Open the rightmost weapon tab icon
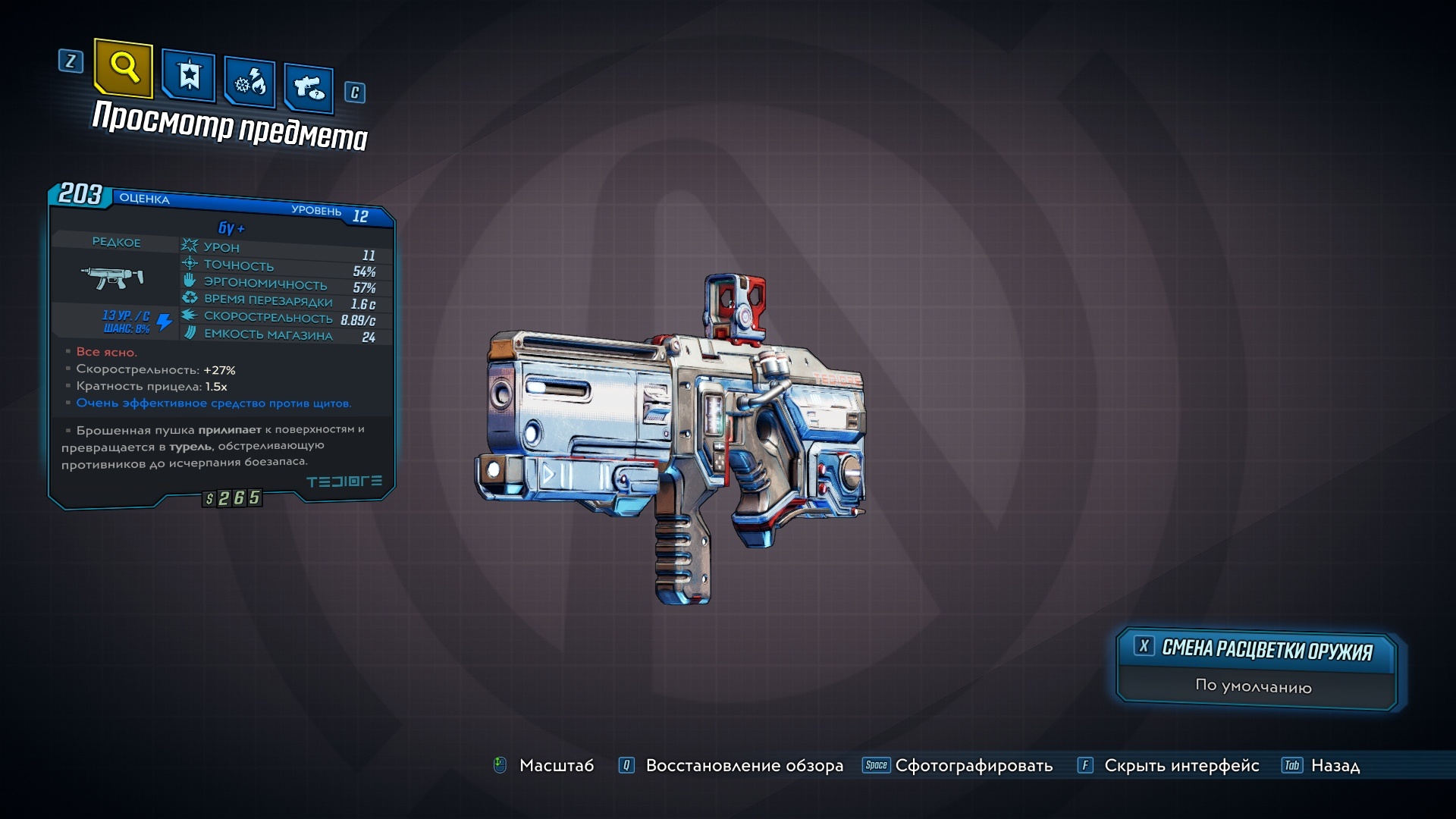Image resolution: width=1456 pixels, height=819 pixels. coord(307,85)
